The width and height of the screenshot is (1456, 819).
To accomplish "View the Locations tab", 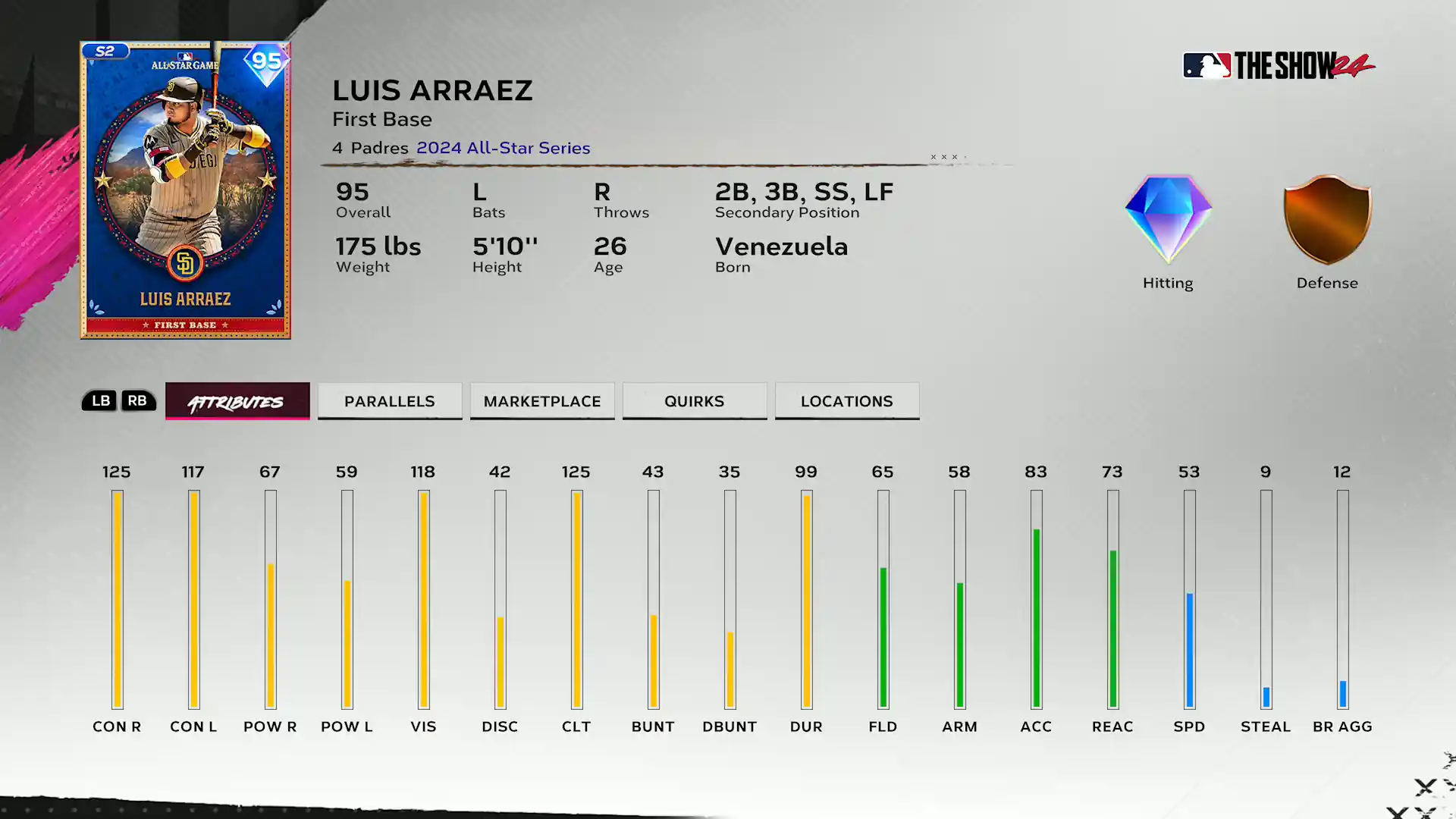I will [x=847, y=401].
